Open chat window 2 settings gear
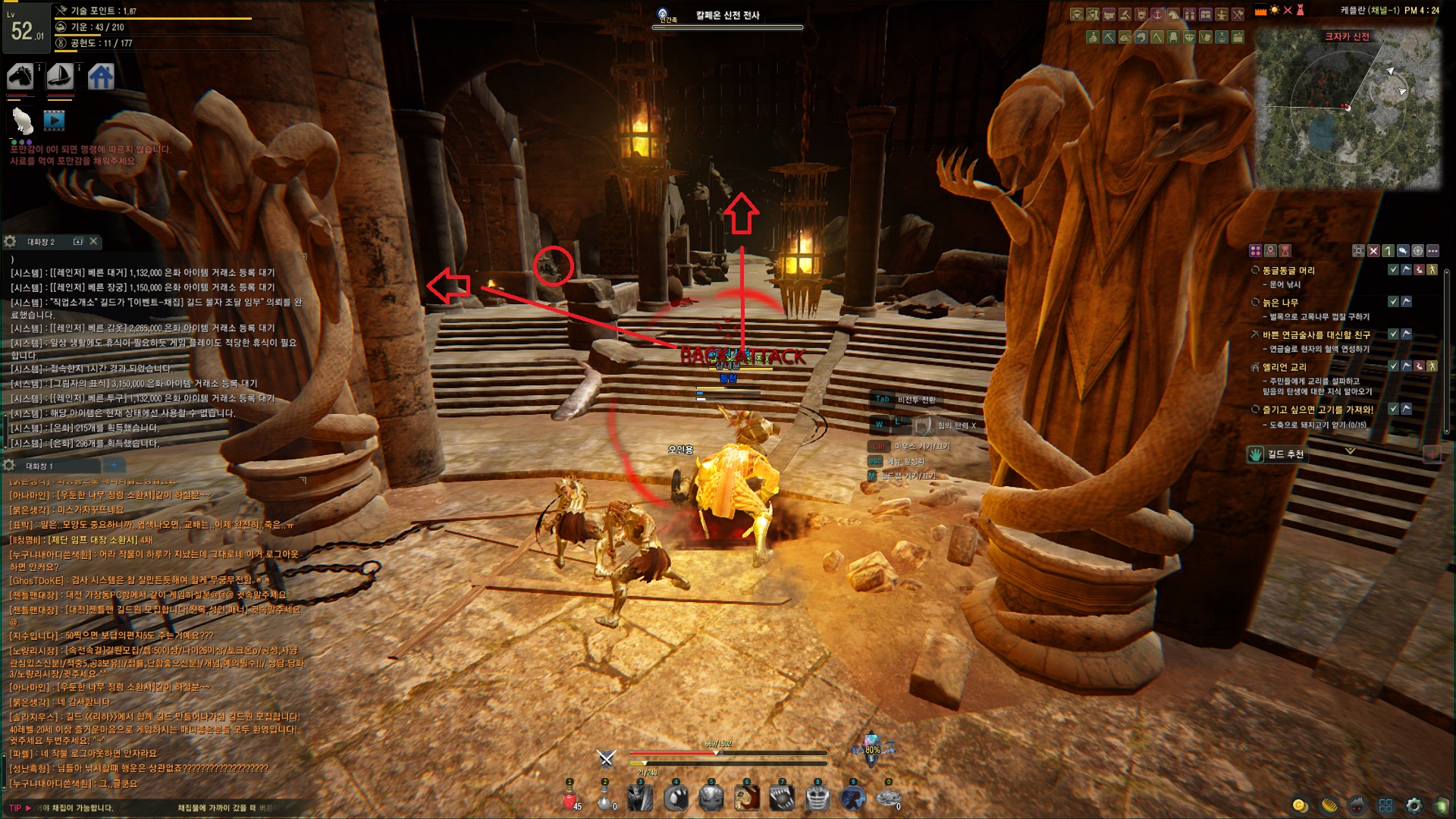 10,241
